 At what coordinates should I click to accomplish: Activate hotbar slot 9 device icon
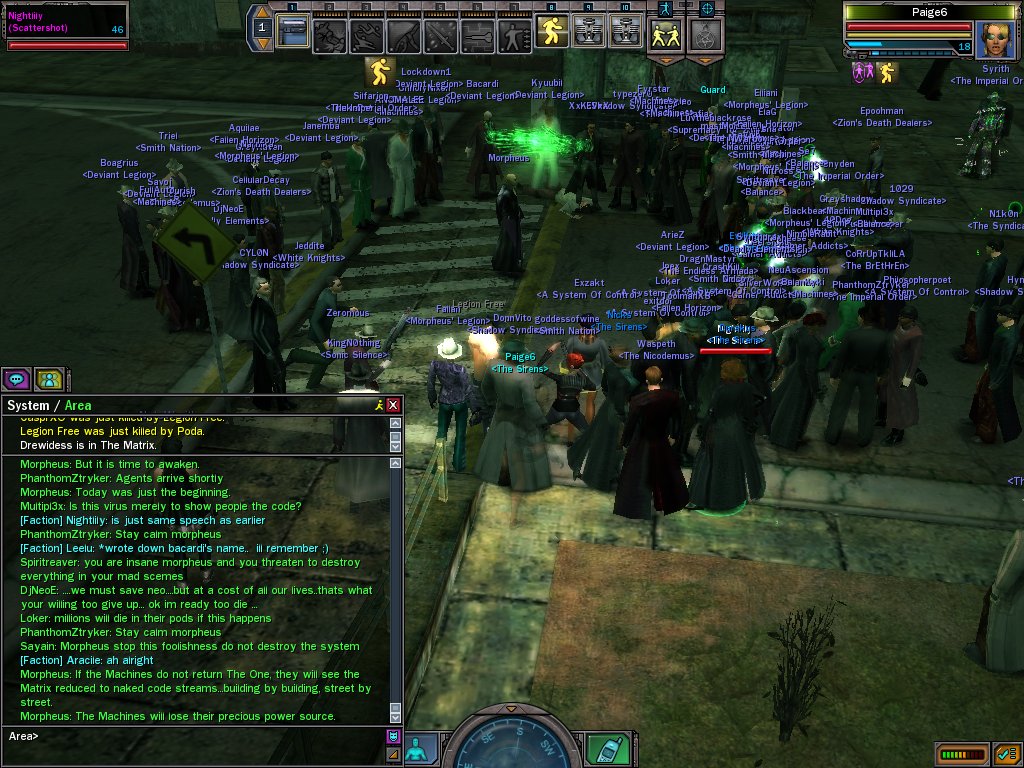(x=588, y=34)
